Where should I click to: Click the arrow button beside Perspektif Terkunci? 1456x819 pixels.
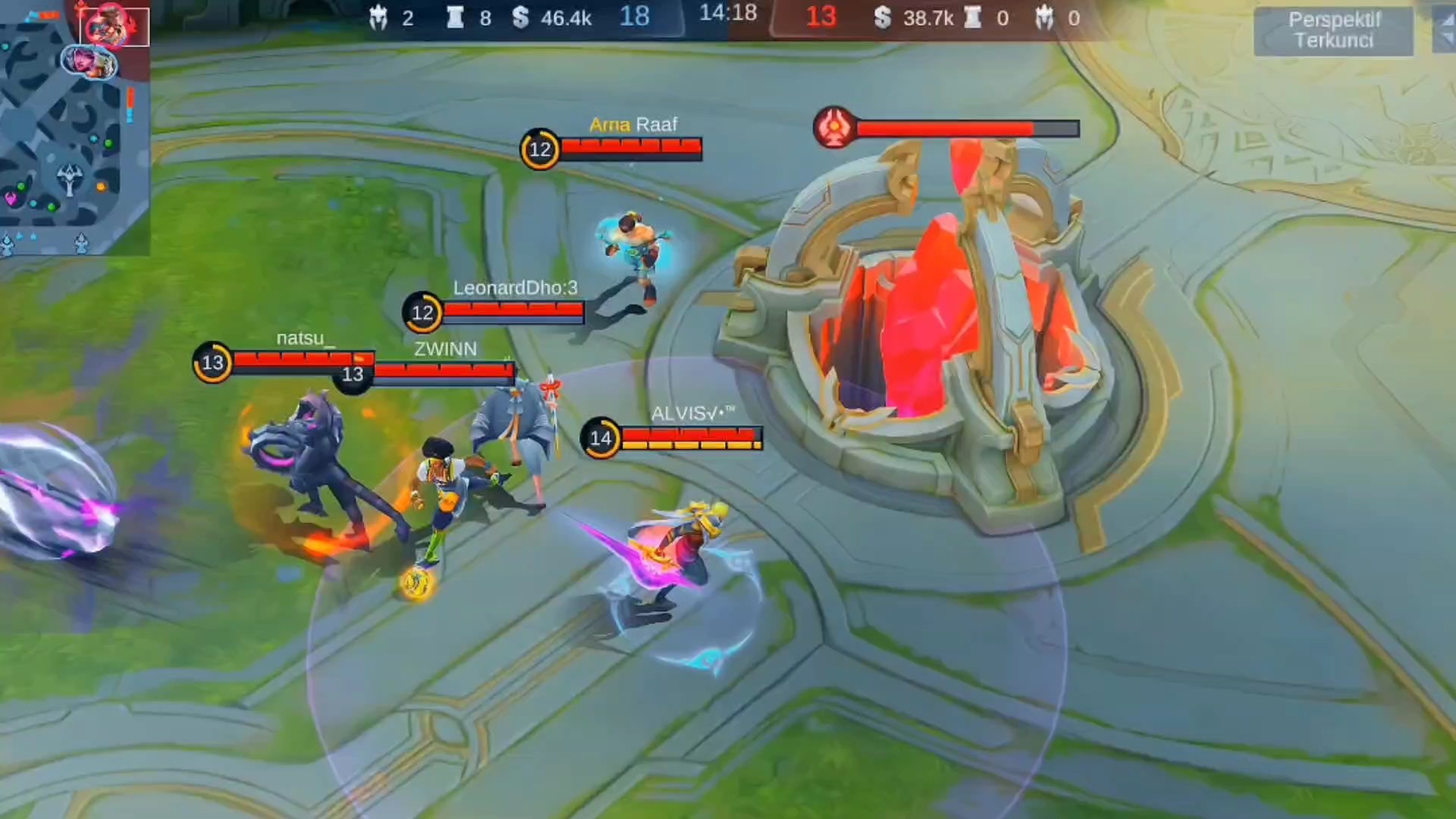click(1444, 30)
